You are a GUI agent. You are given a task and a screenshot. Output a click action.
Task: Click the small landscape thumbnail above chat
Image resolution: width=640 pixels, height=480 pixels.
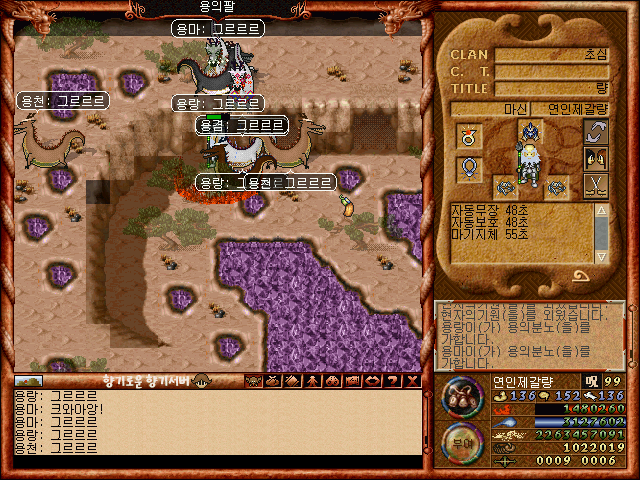[29, 381]
